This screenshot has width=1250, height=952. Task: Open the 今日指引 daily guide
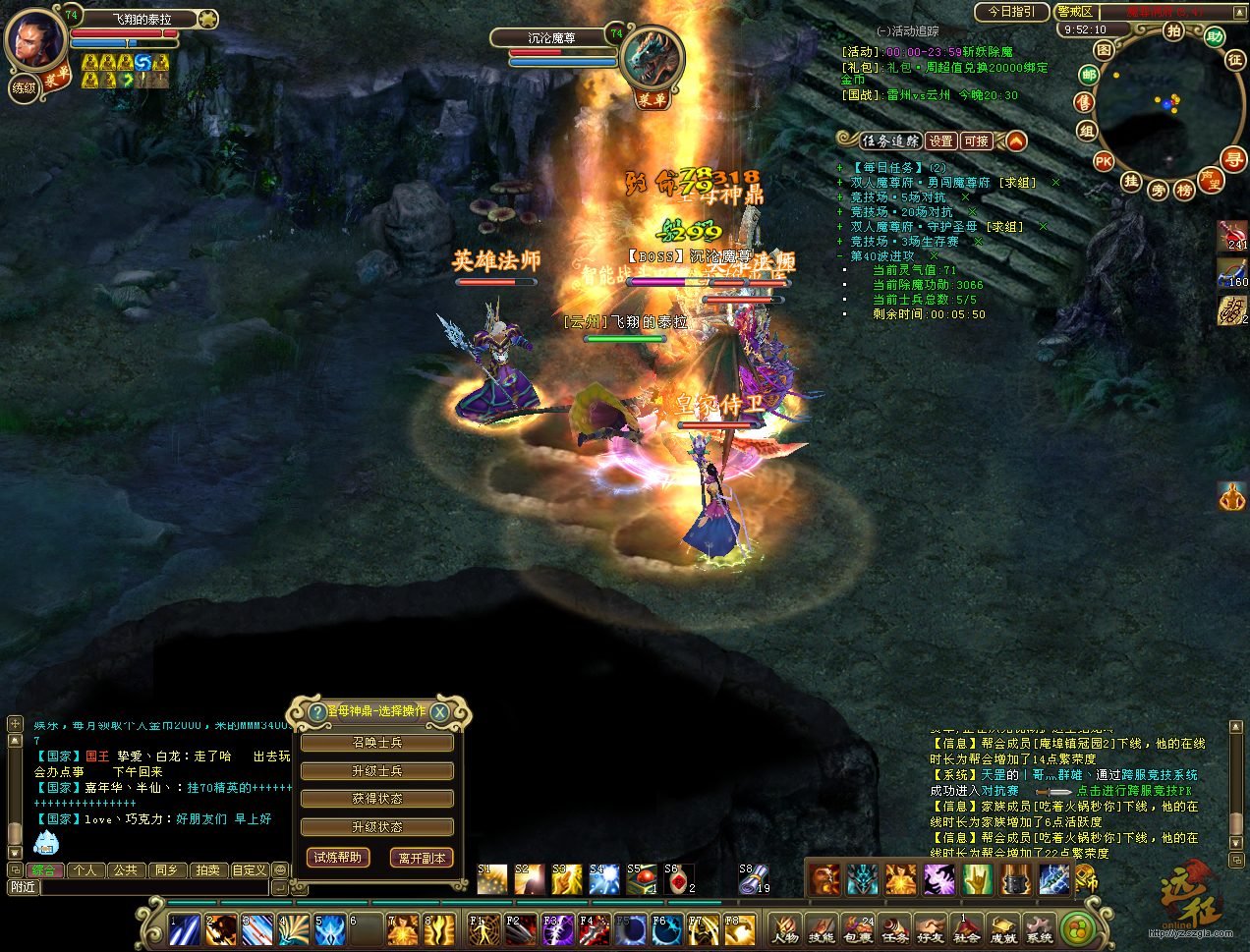coord(1011,12)
